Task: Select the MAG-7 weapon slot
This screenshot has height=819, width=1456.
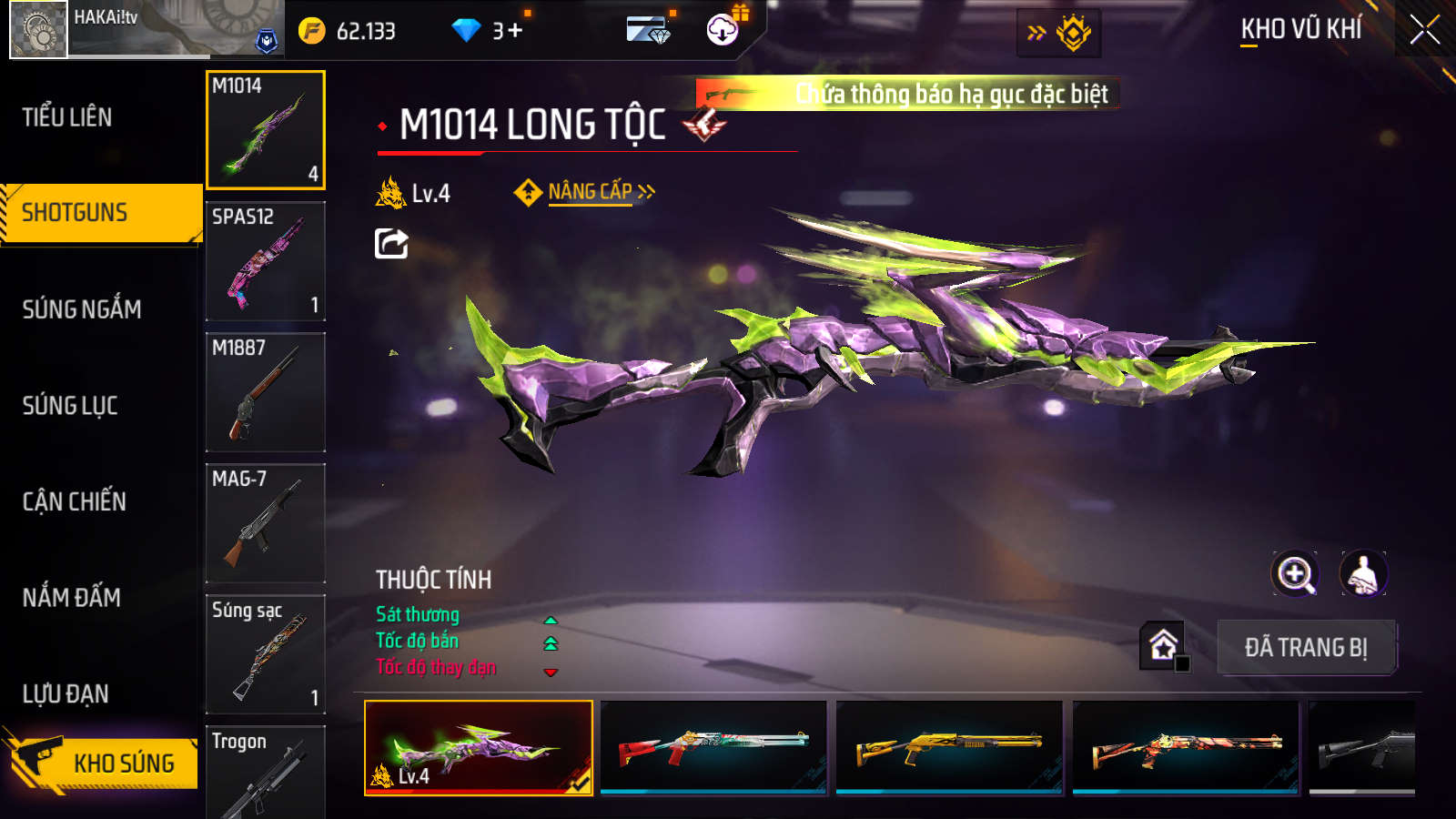Action: 266,523
